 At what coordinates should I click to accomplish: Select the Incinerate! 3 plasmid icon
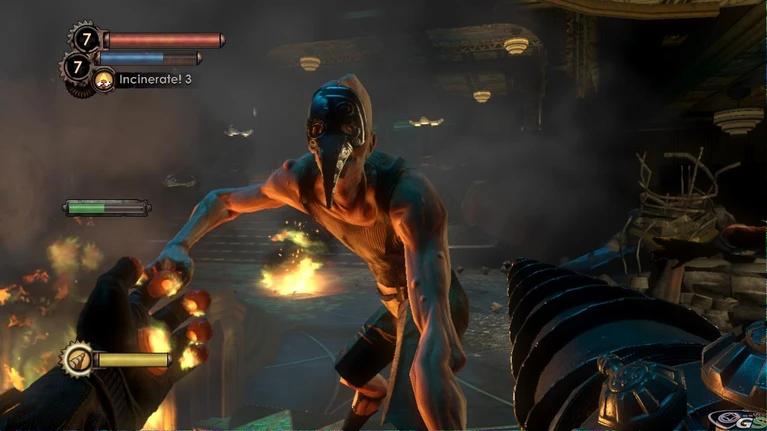point(104,80)
